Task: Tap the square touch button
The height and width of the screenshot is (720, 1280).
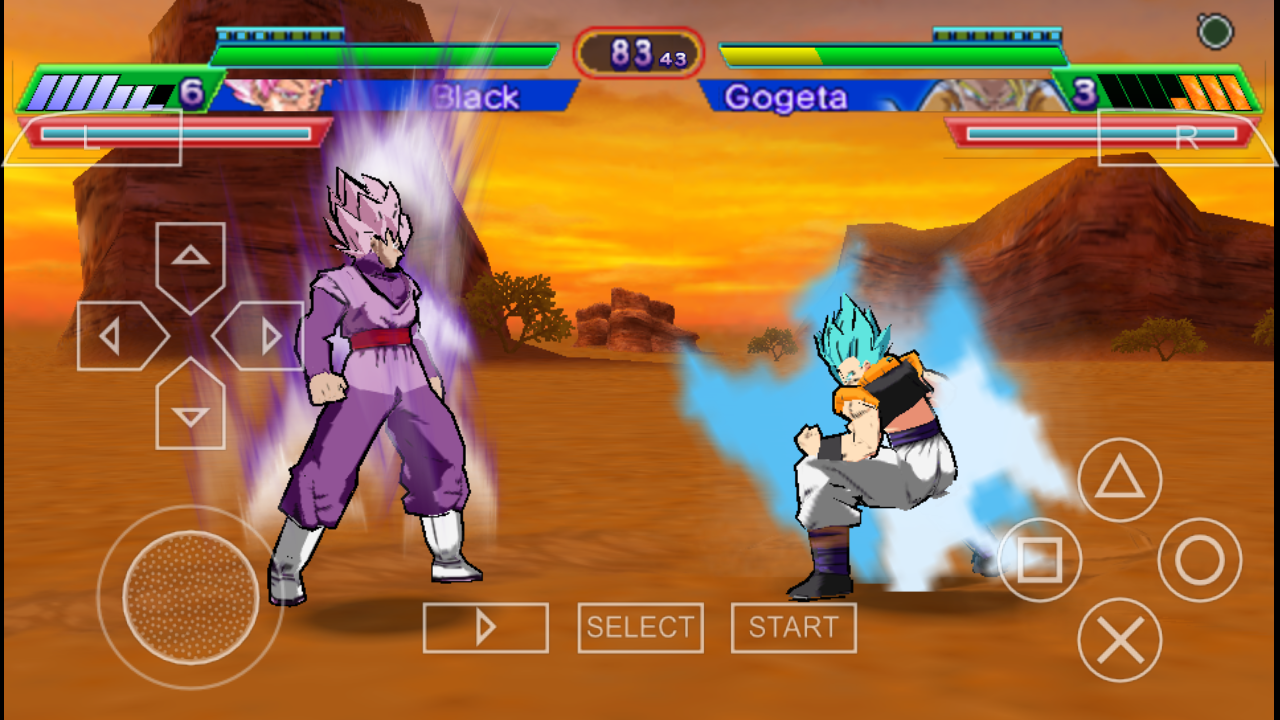Action: coord(1040,560)
